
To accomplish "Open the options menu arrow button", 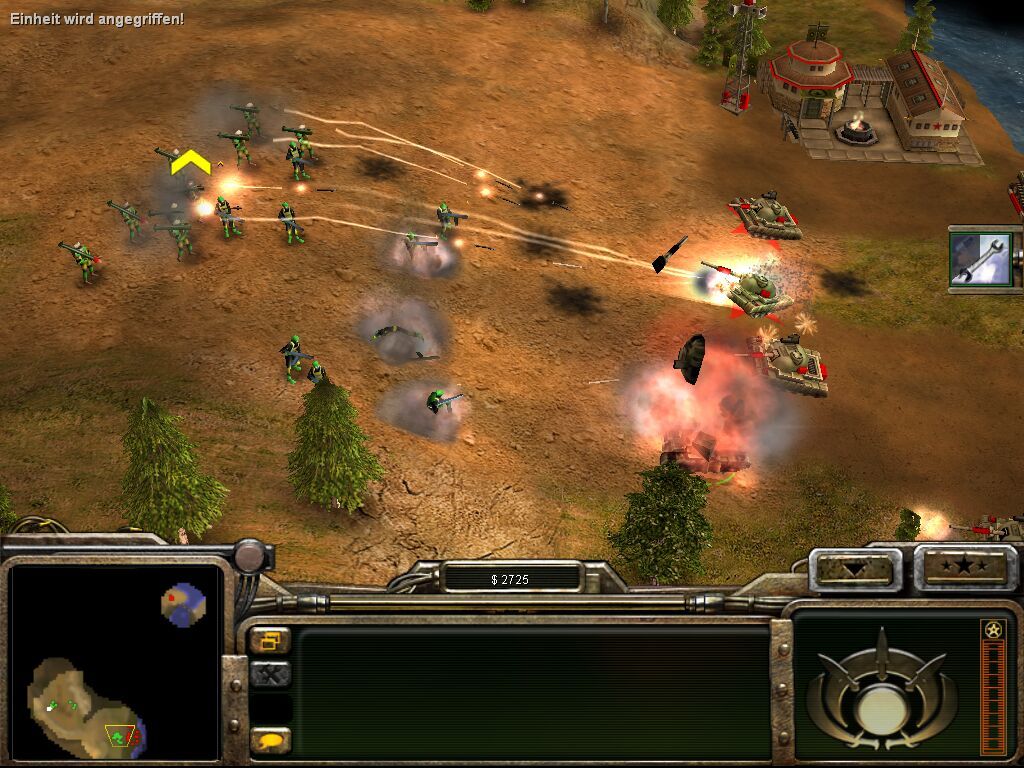I will click(x=854, y=569).
